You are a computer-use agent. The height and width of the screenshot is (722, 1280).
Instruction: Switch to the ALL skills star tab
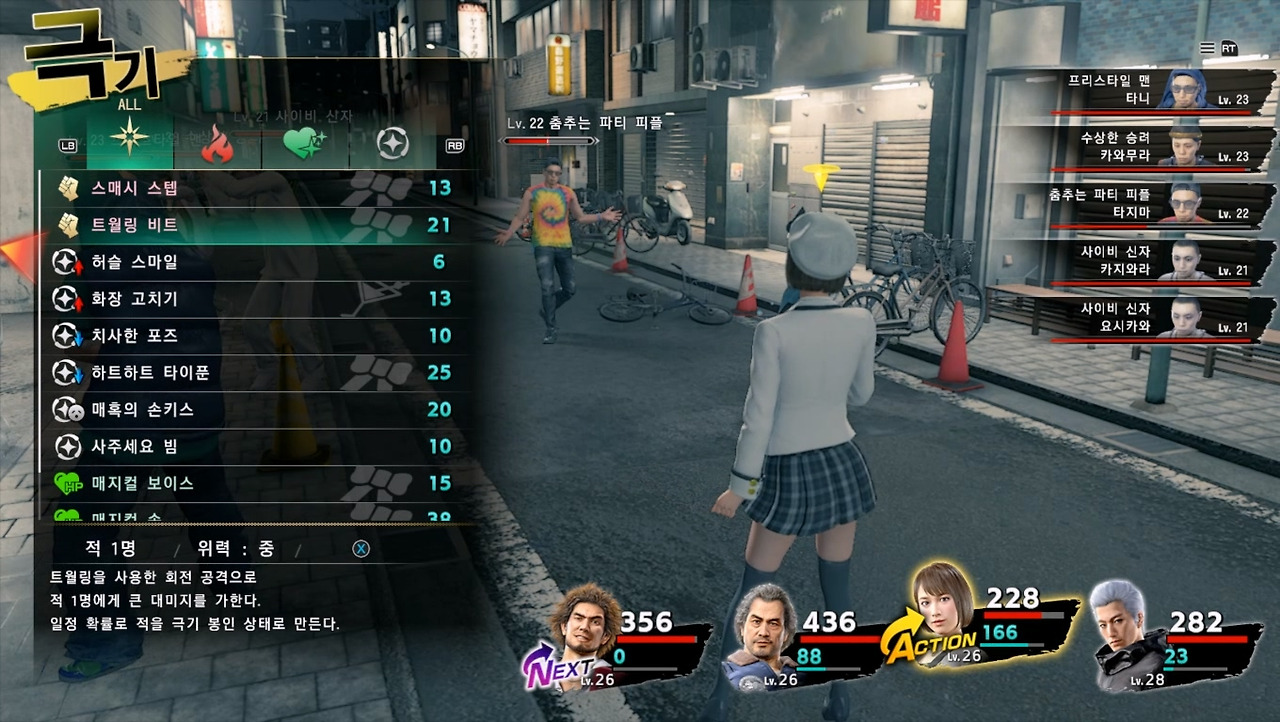(x=129, y=144)
